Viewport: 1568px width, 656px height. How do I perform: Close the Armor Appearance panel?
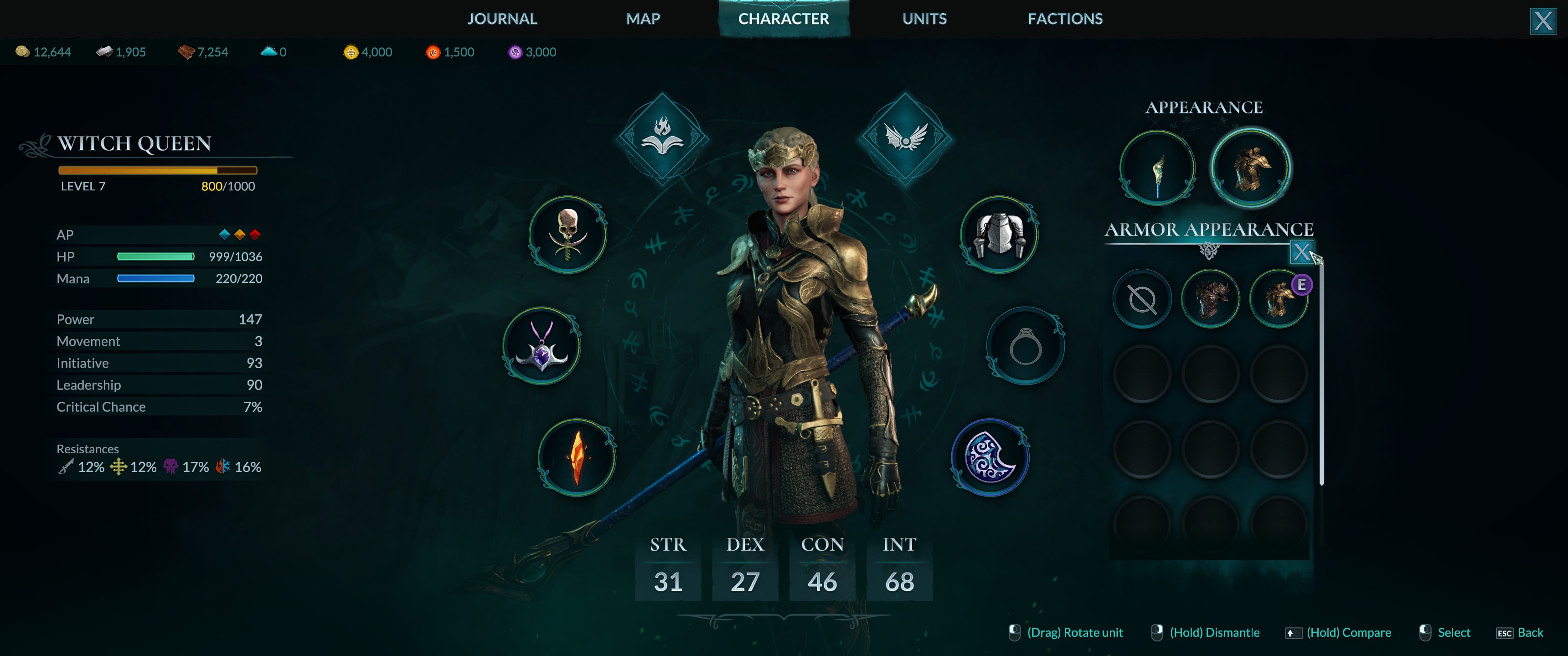coord(1301,251)
